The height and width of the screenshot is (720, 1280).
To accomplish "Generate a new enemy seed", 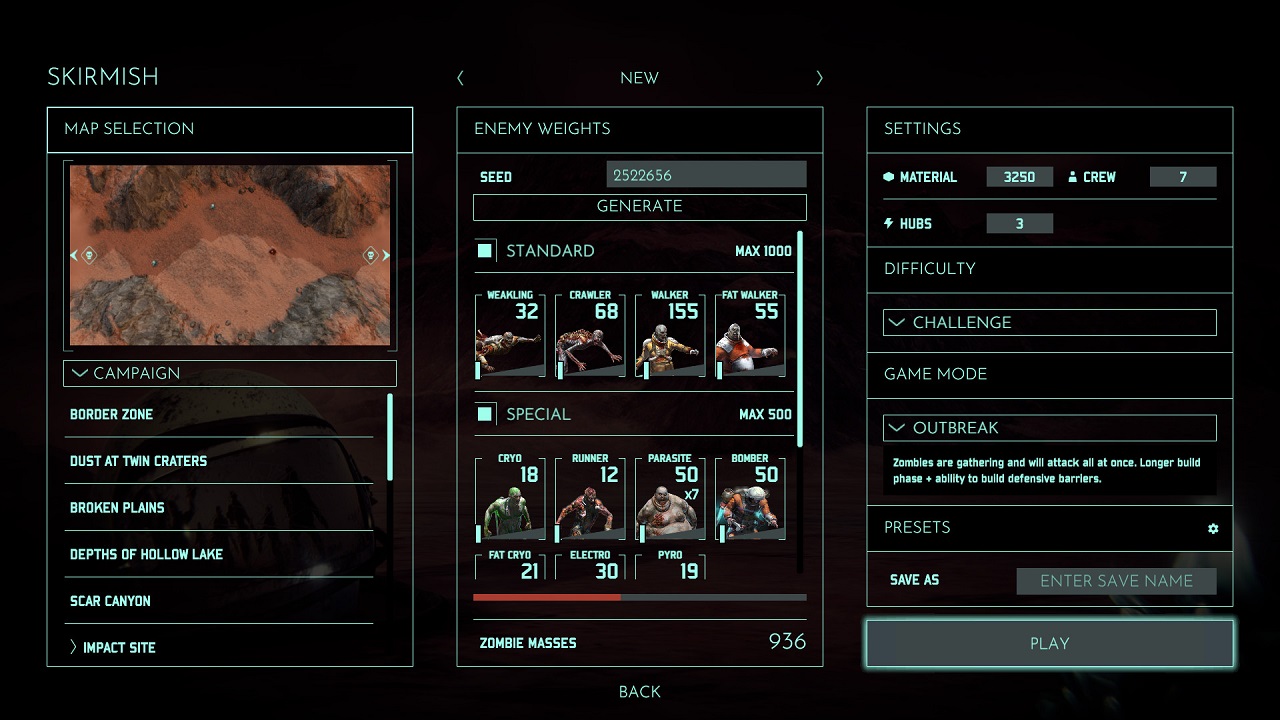I will (639, 206).
